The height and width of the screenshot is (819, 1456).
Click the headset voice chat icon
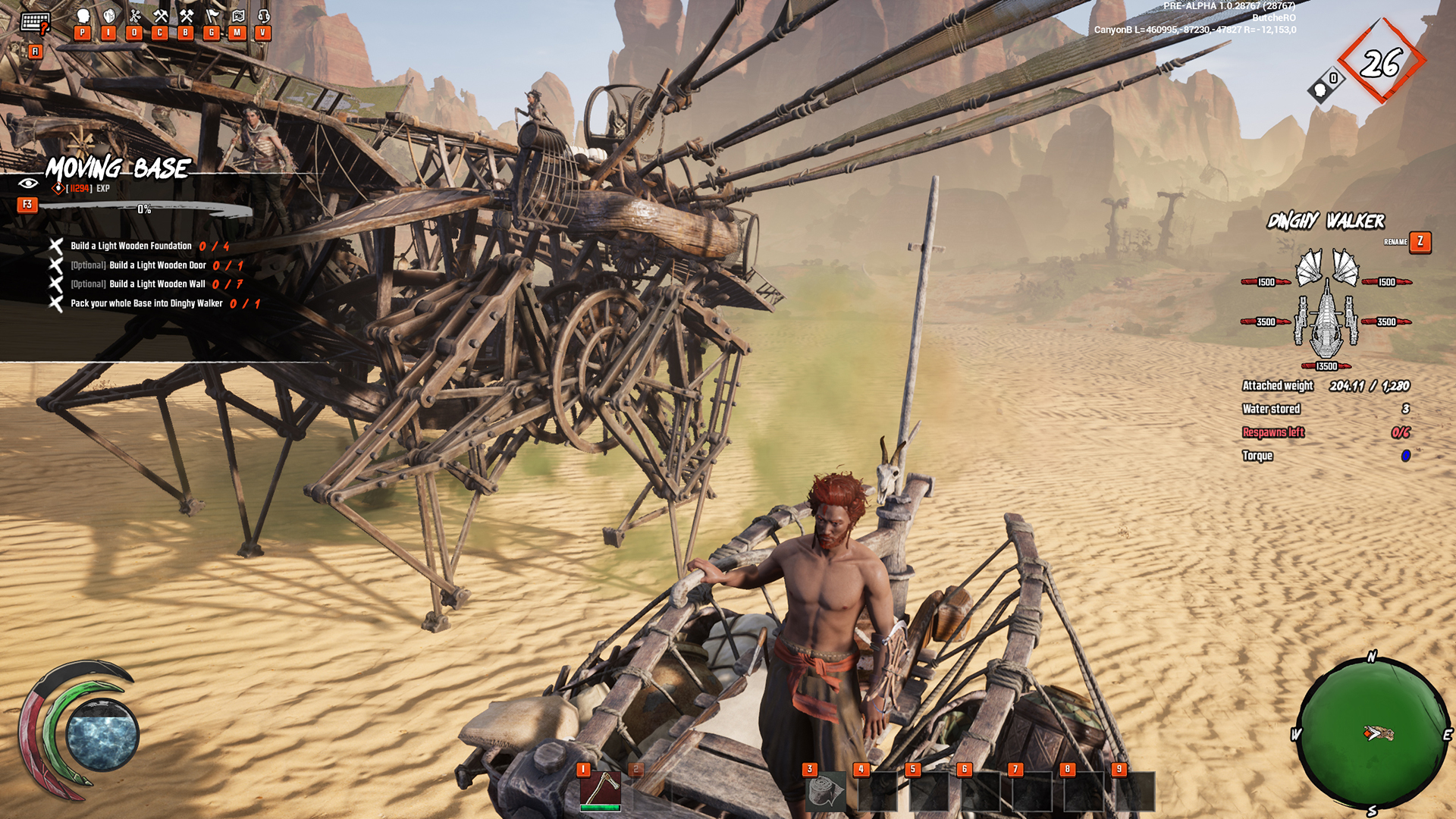pyautogui.click(x=264, y=17)
